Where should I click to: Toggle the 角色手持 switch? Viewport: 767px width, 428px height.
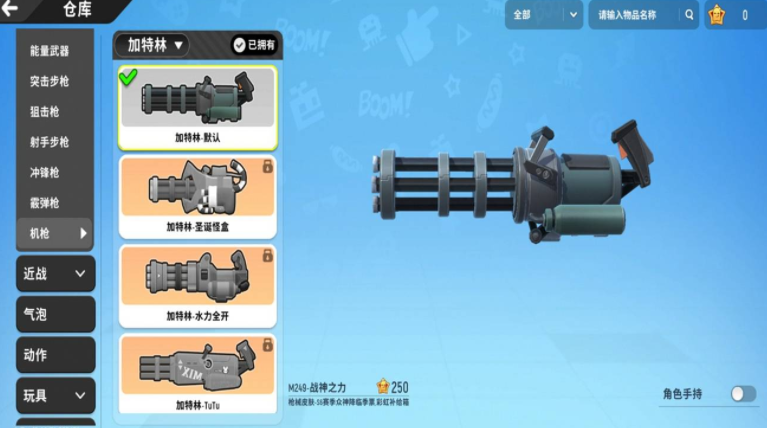coord(742,394)
